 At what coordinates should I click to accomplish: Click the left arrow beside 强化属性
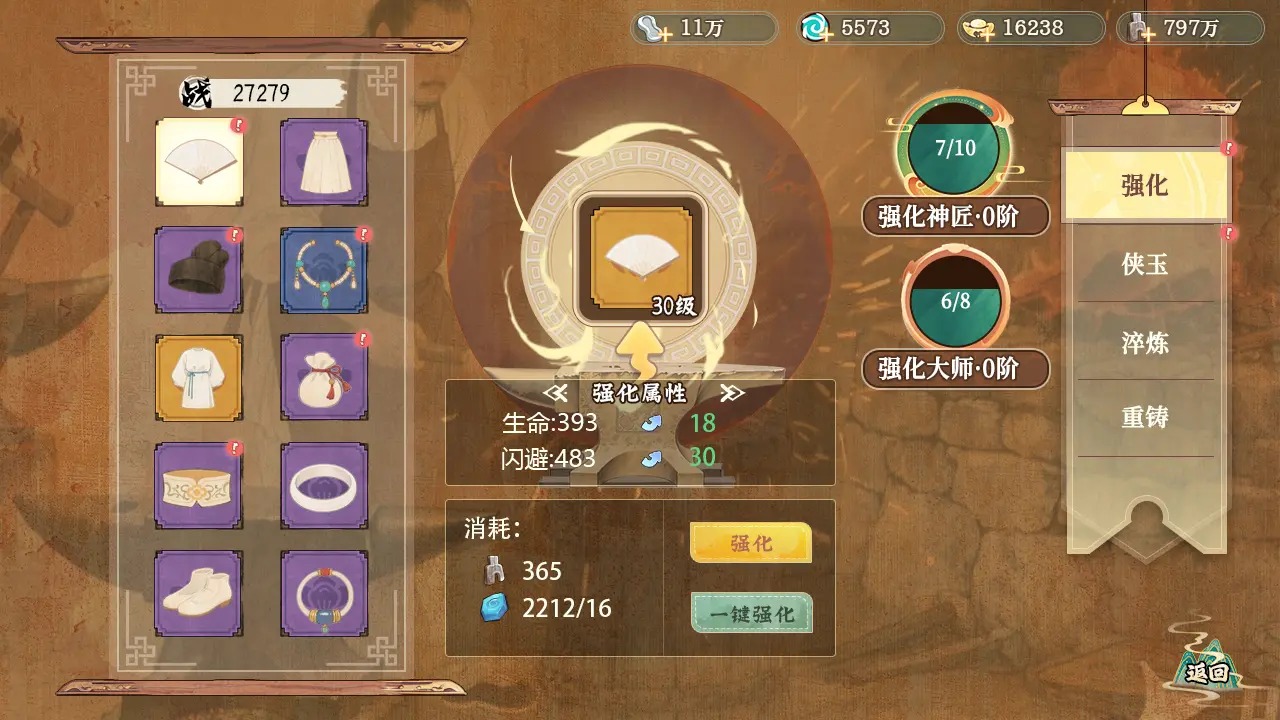(x=557, y=394)
